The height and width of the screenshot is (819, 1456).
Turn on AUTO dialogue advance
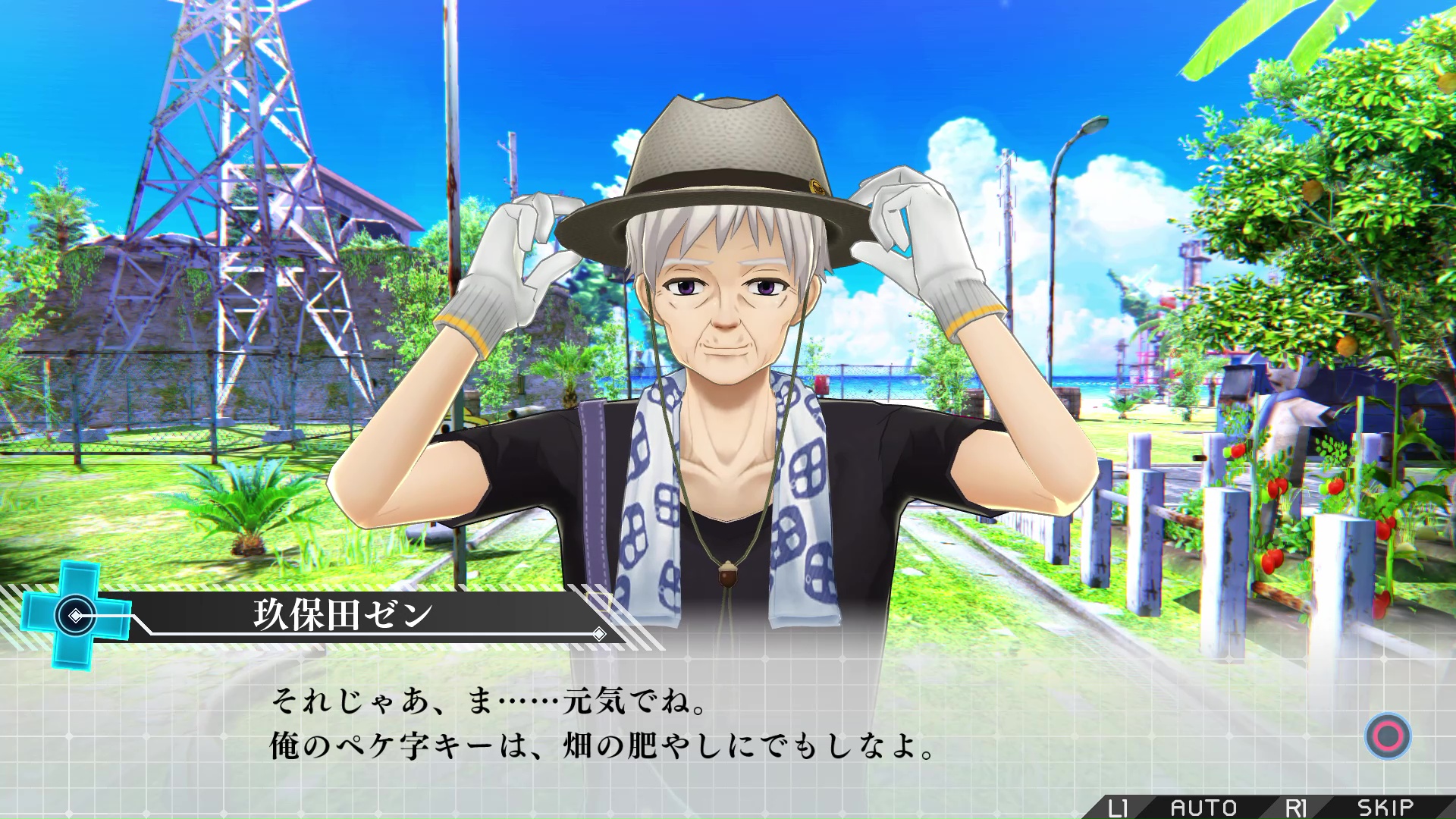1203,808
